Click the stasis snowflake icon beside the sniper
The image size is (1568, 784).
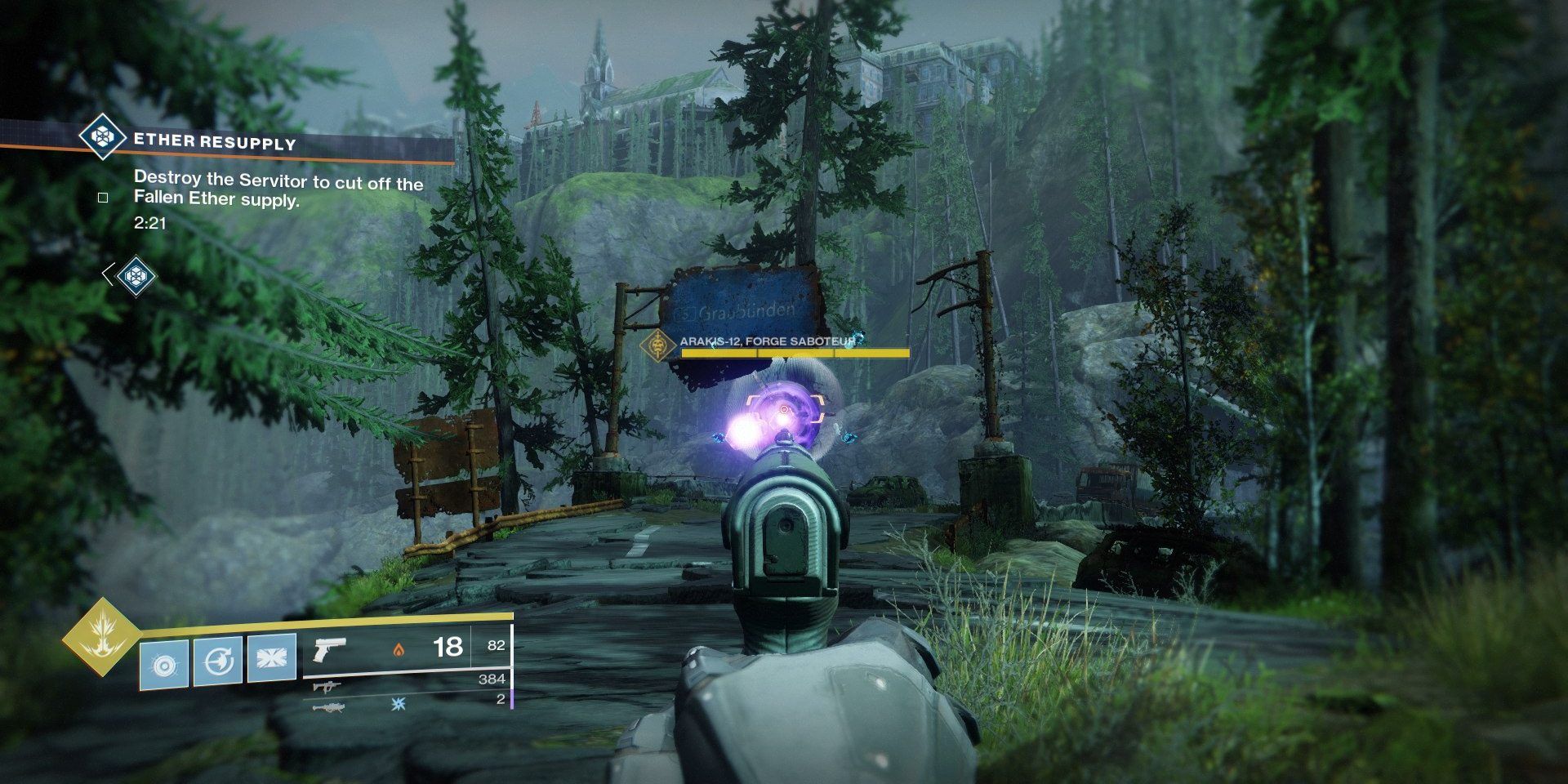tap(398, 704)
